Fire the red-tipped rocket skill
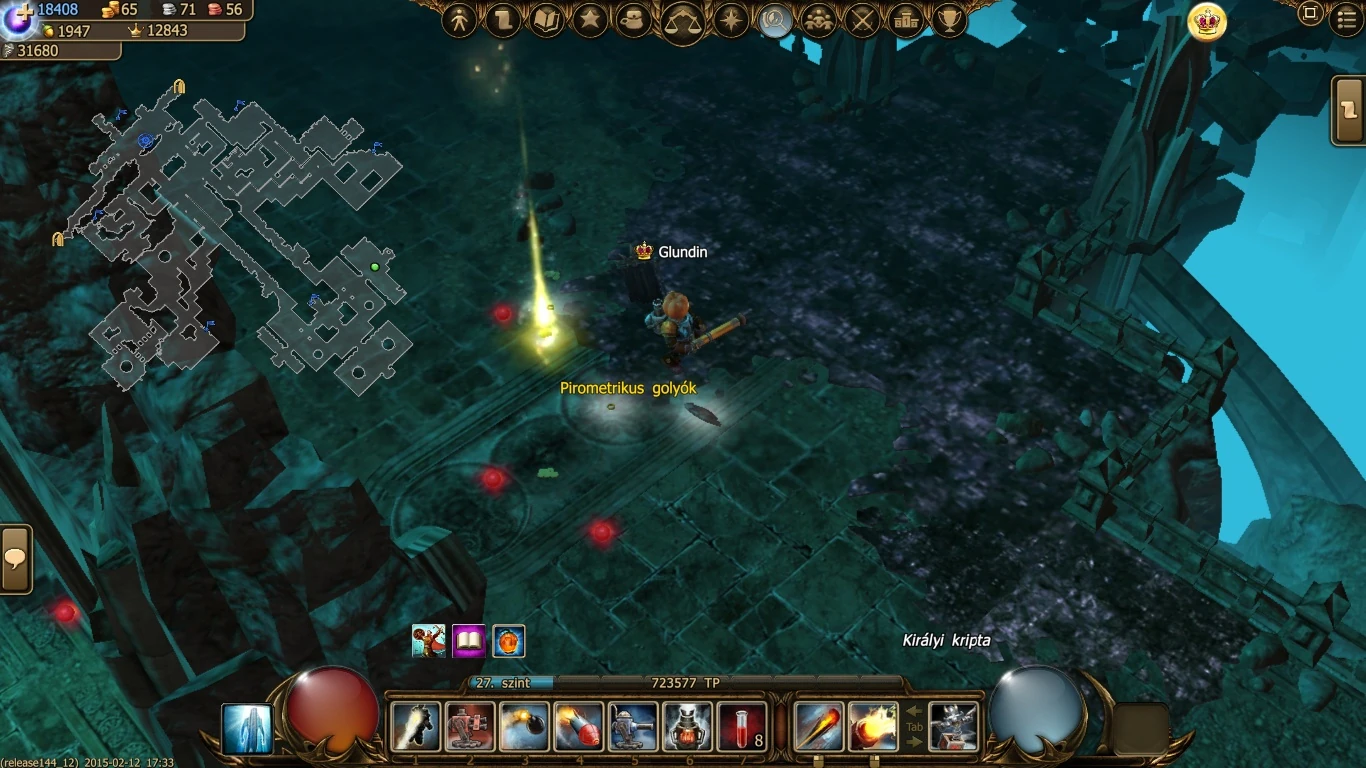1366x768 pixels. point(578,726)
